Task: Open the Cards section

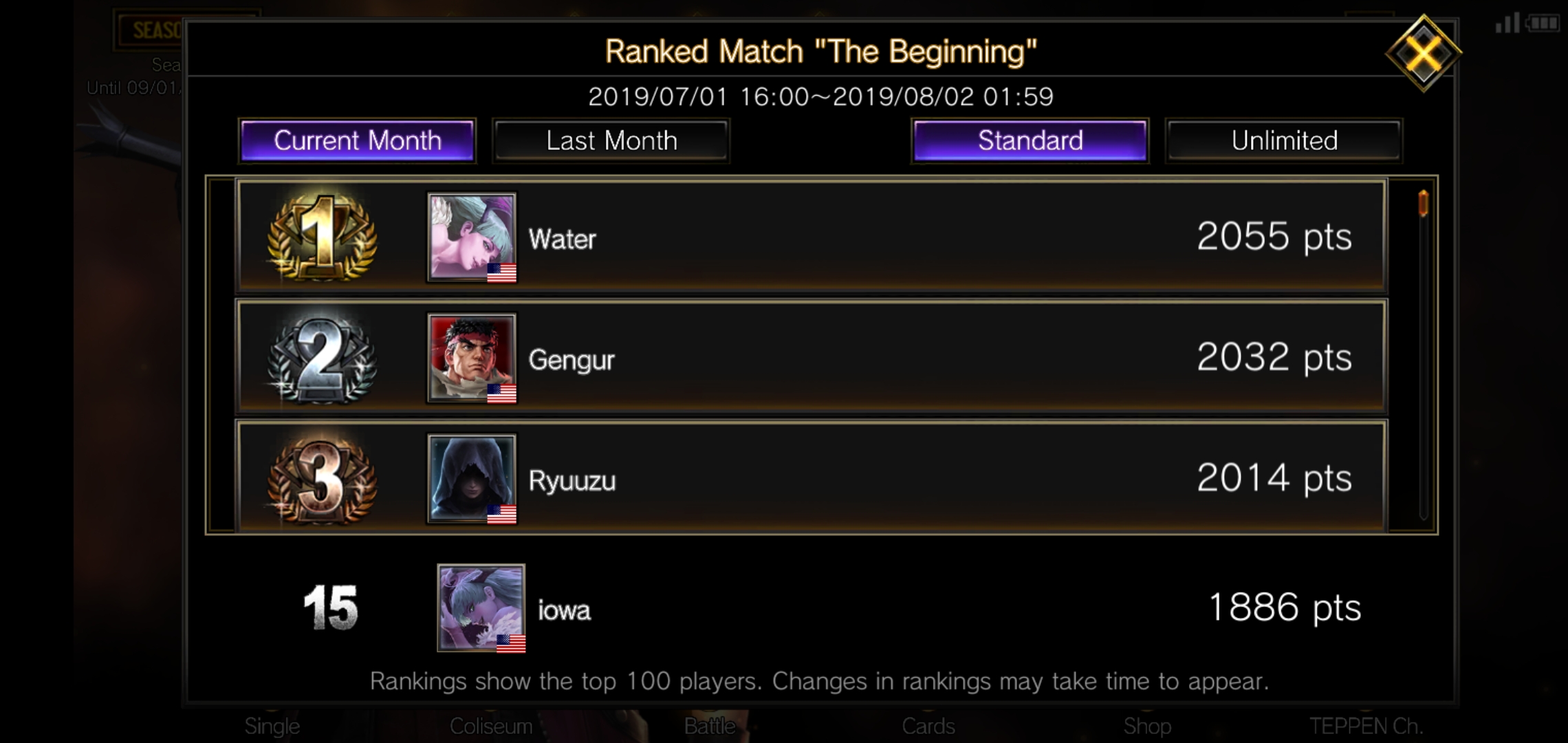Action: pyautogui.click(x=930, y=726)
